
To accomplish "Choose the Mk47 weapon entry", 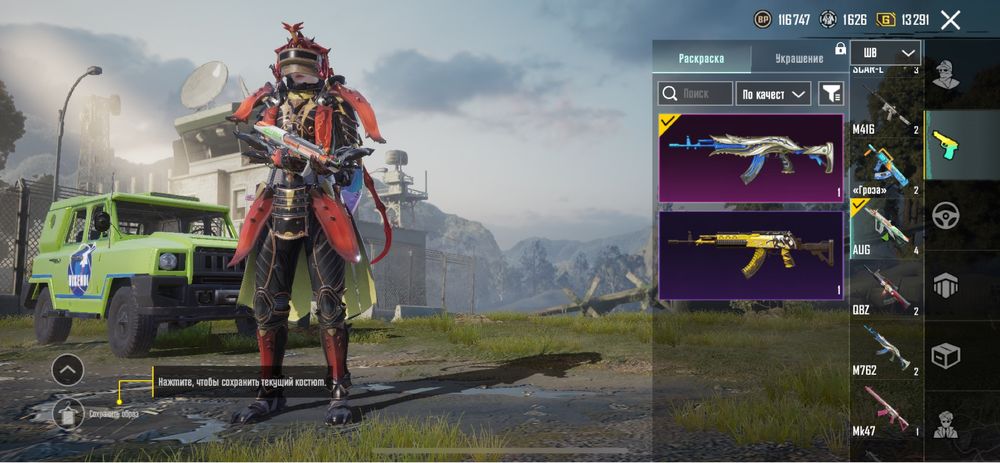I will [886, 412].
